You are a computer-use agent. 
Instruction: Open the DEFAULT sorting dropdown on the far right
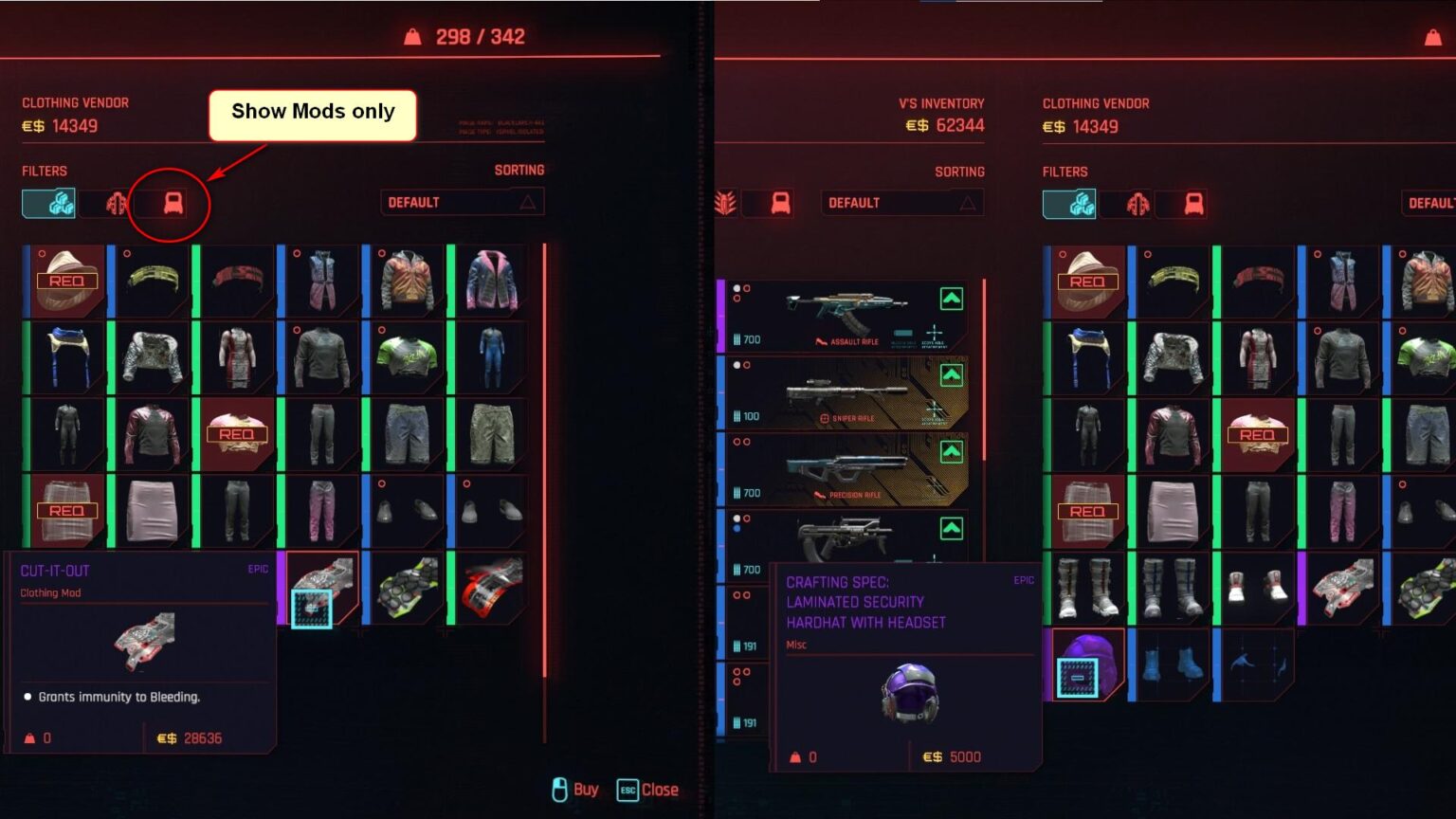(x=1433, y=202)
